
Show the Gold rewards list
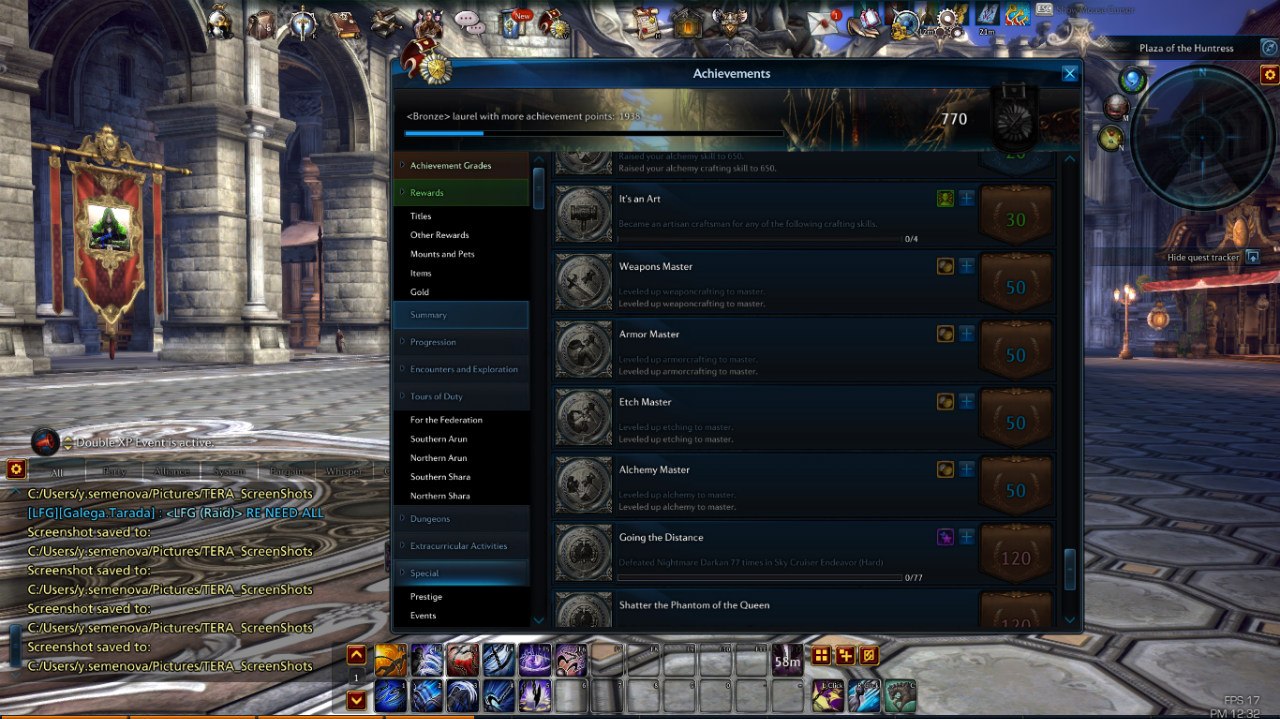tap(420, 292)
